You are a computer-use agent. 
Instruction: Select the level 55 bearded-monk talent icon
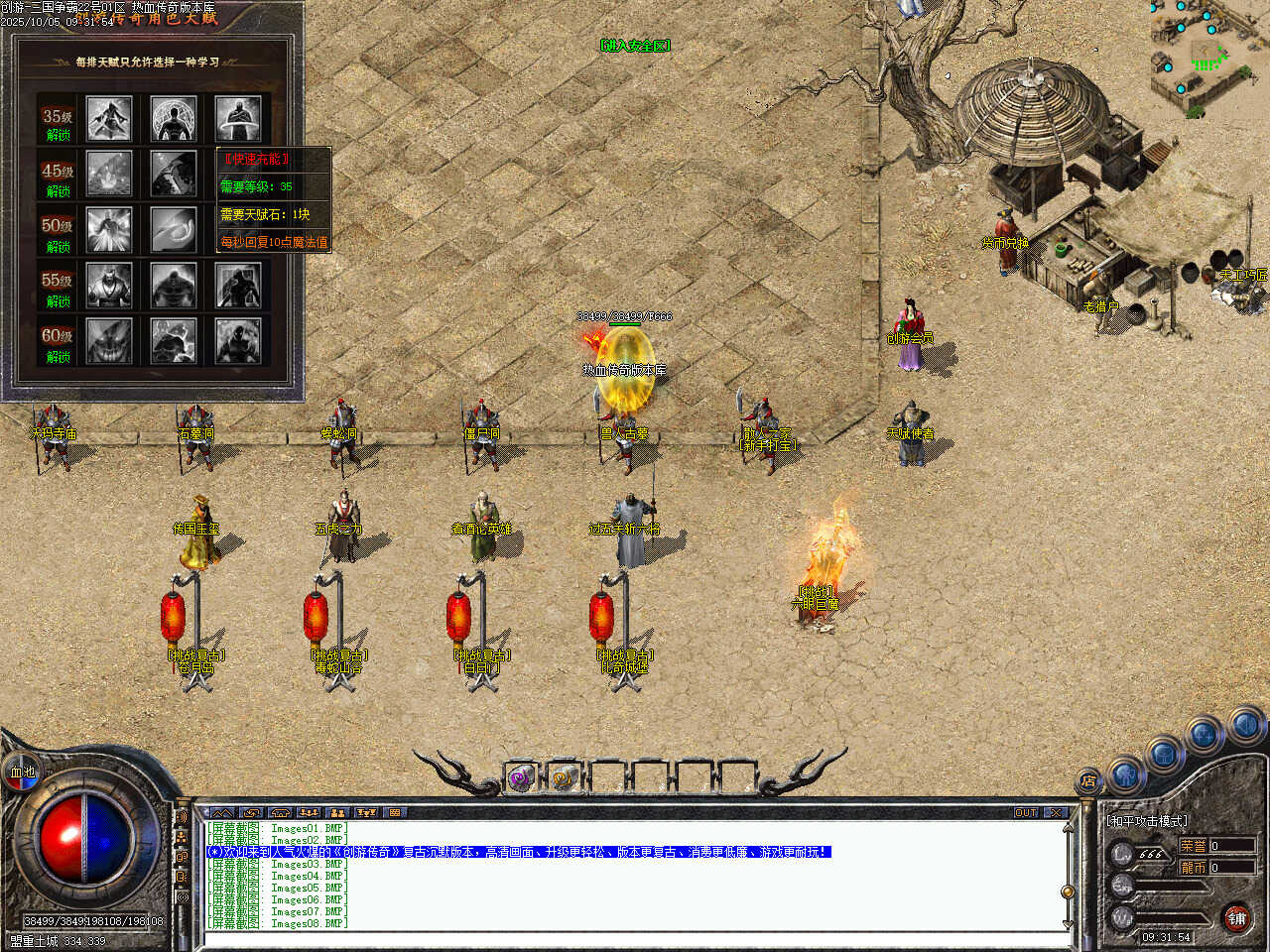(x=109, y=286)
